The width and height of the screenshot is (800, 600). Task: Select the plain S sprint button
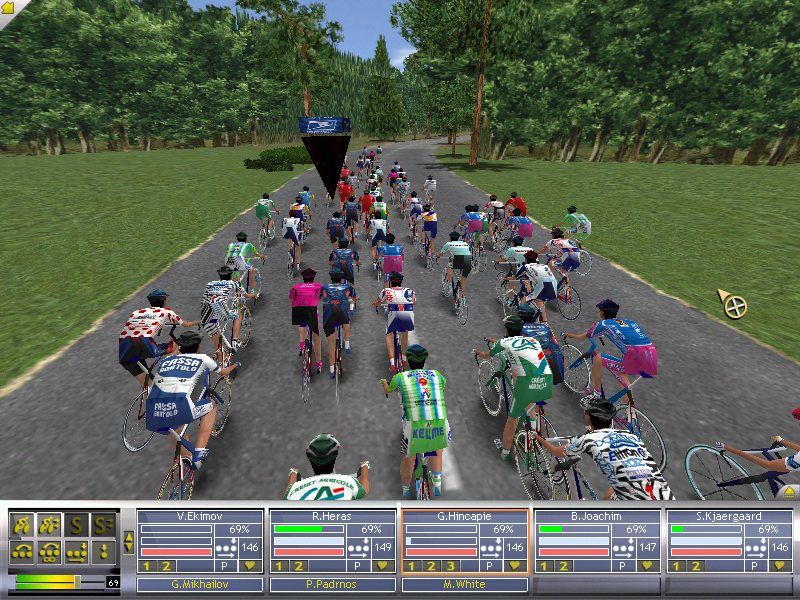76,523
